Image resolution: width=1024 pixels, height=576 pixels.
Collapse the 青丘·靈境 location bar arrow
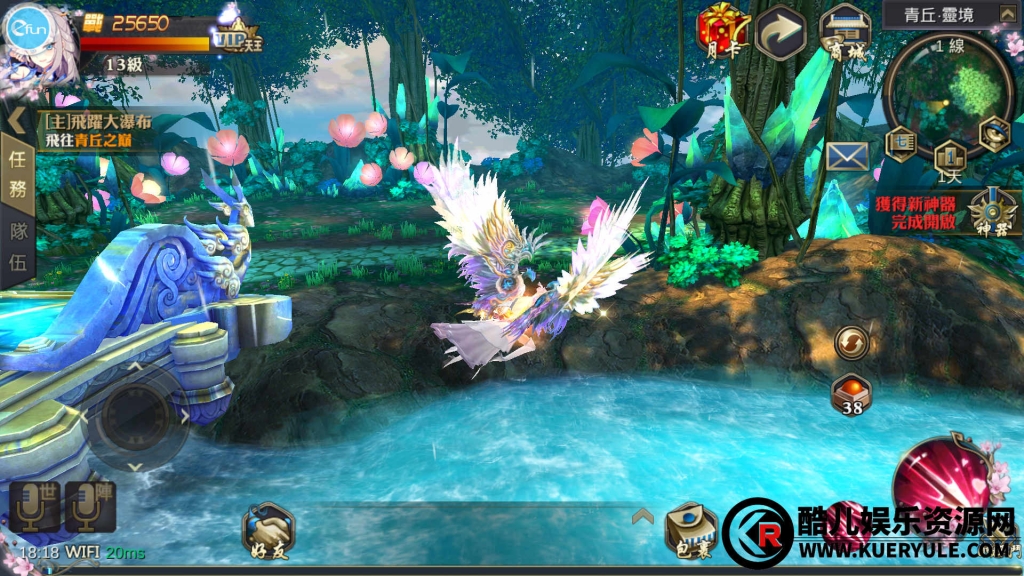(1005, 14)
